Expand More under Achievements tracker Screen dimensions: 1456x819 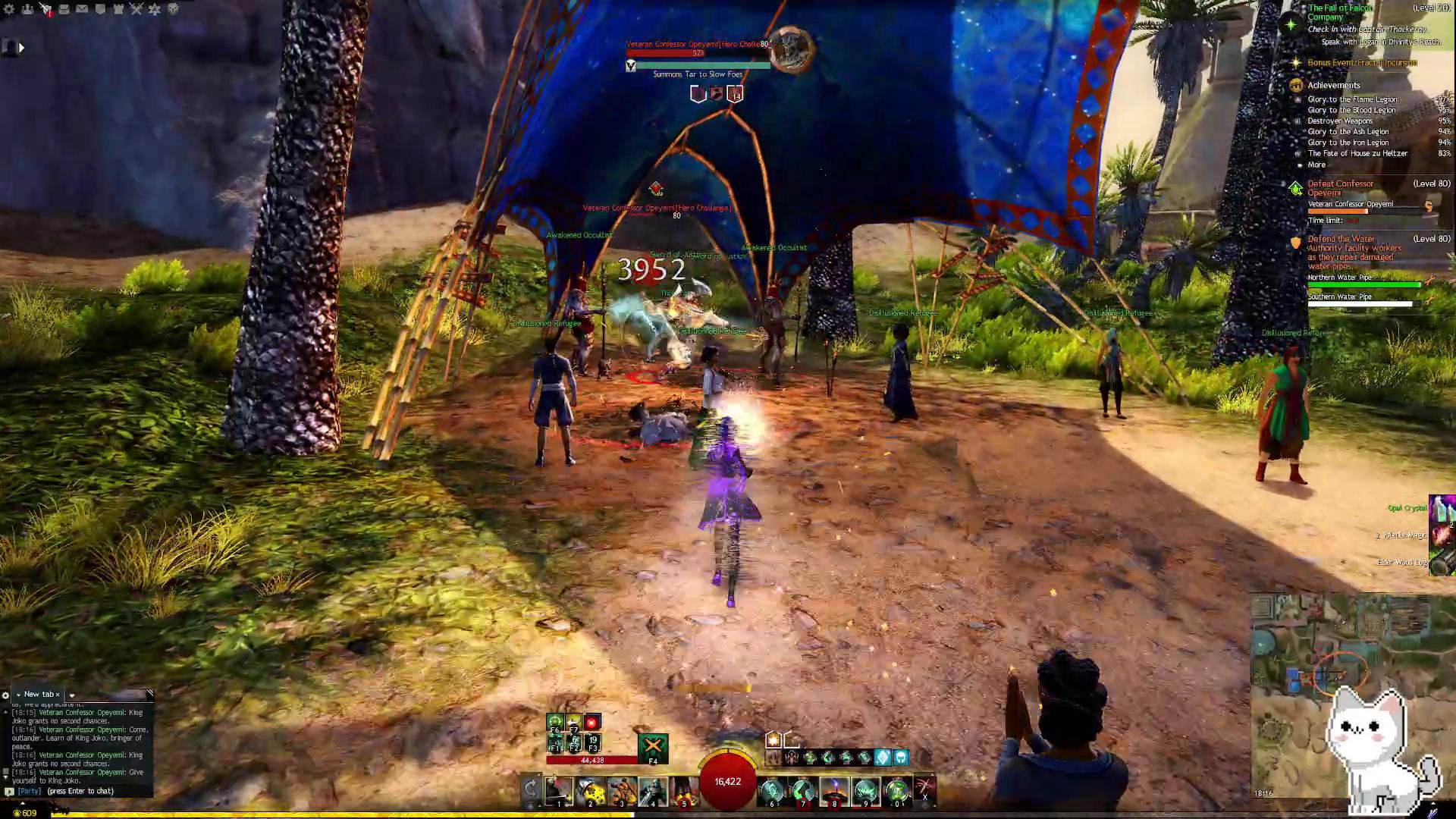tap(1316, 165)
